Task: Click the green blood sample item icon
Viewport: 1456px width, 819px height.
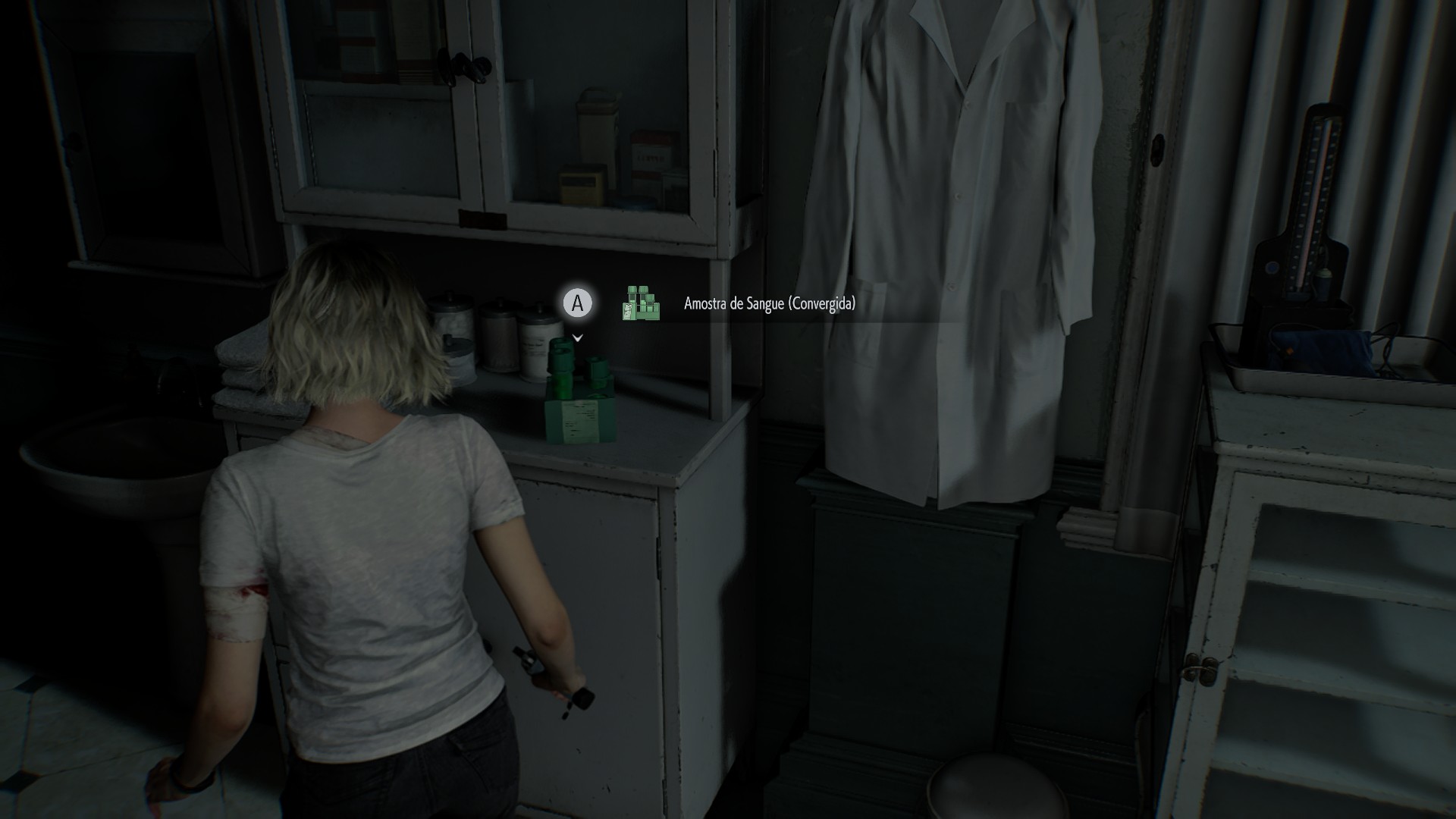Action: [x=641, y=303]
